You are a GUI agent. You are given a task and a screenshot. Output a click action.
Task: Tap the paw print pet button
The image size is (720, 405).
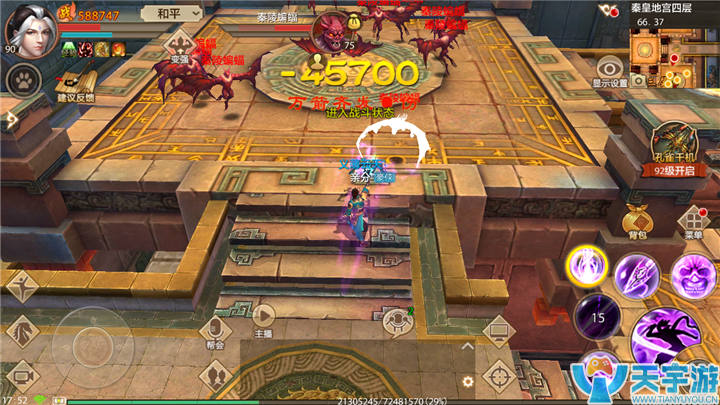click(x=19, y=80)
